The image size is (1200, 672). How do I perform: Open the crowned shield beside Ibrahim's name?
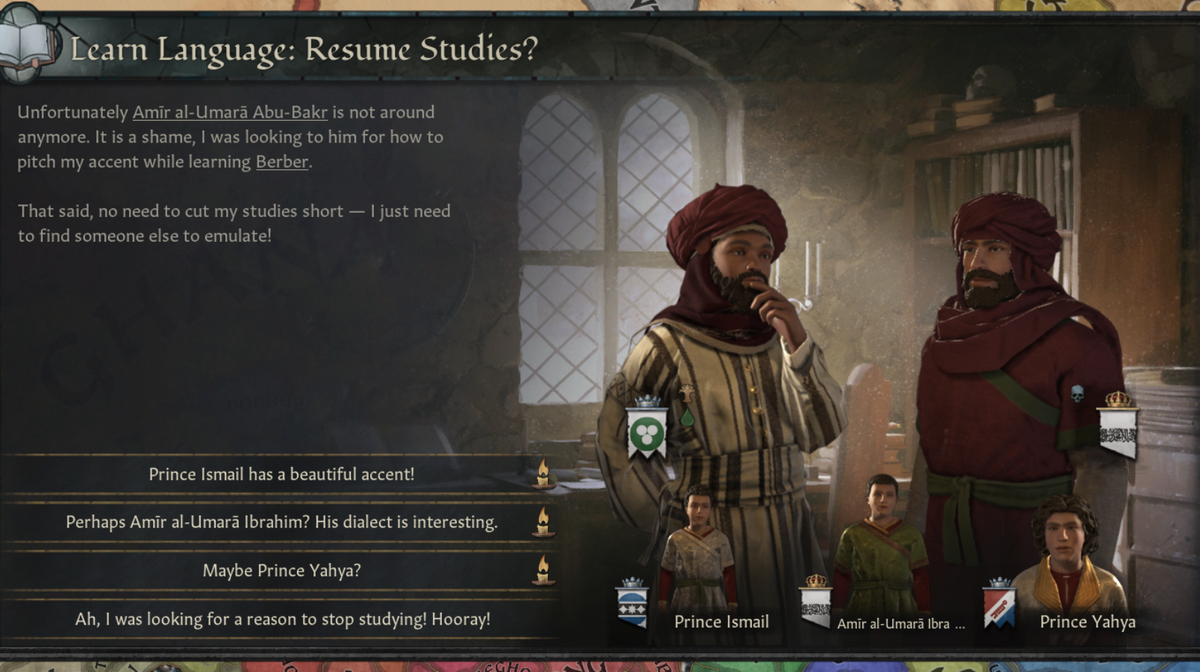click(816, 603)
